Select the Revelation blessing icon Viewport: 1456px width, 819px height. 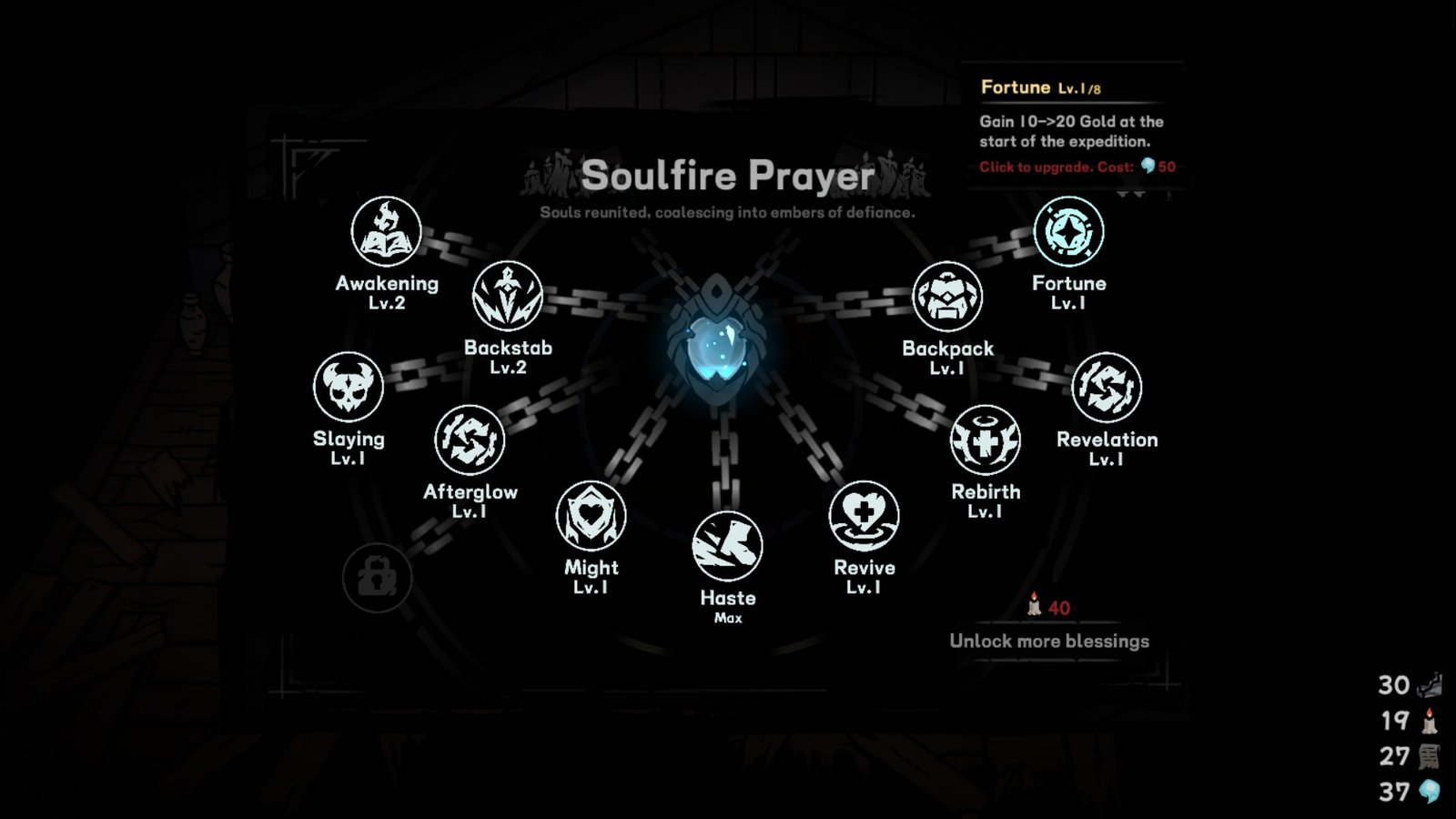click(x=1108, y=387)
